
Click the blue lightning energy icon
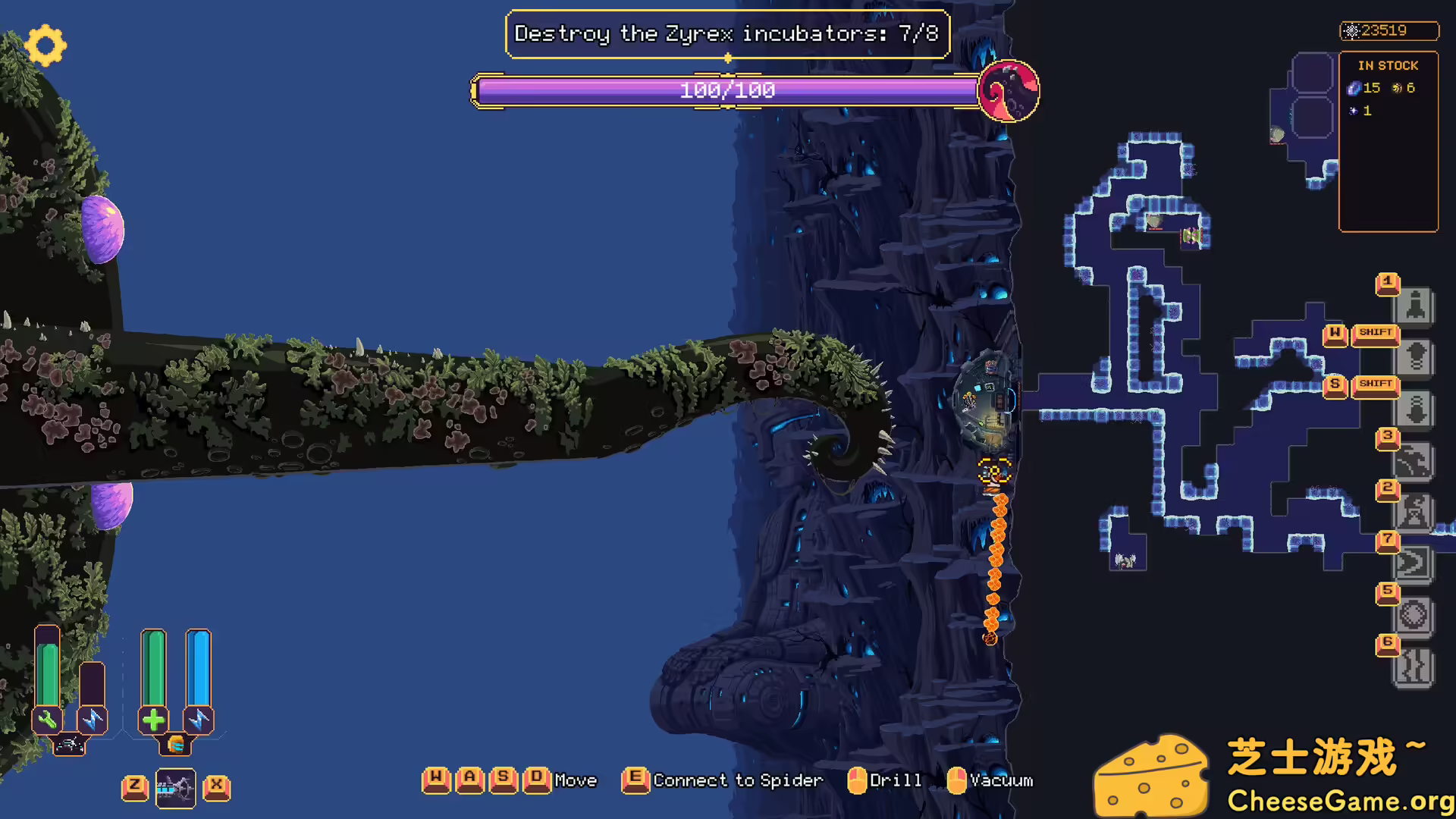[x=199, y=720]
